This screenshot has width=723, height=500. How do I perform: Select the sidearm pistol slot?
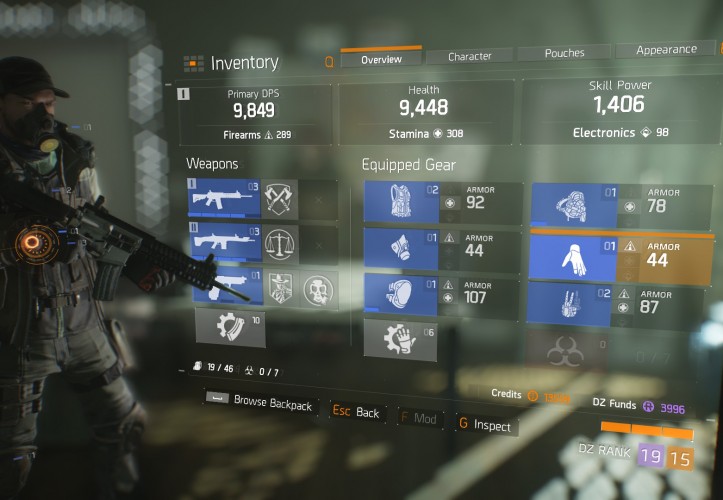pyautogui.click(x=224, y=284)
